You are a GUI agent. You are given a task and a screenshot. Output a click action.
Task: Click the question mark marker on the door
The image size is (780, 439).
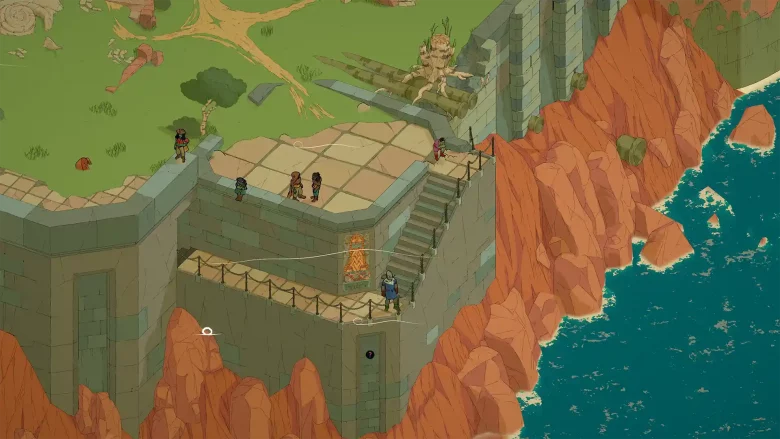coord(370,354)
